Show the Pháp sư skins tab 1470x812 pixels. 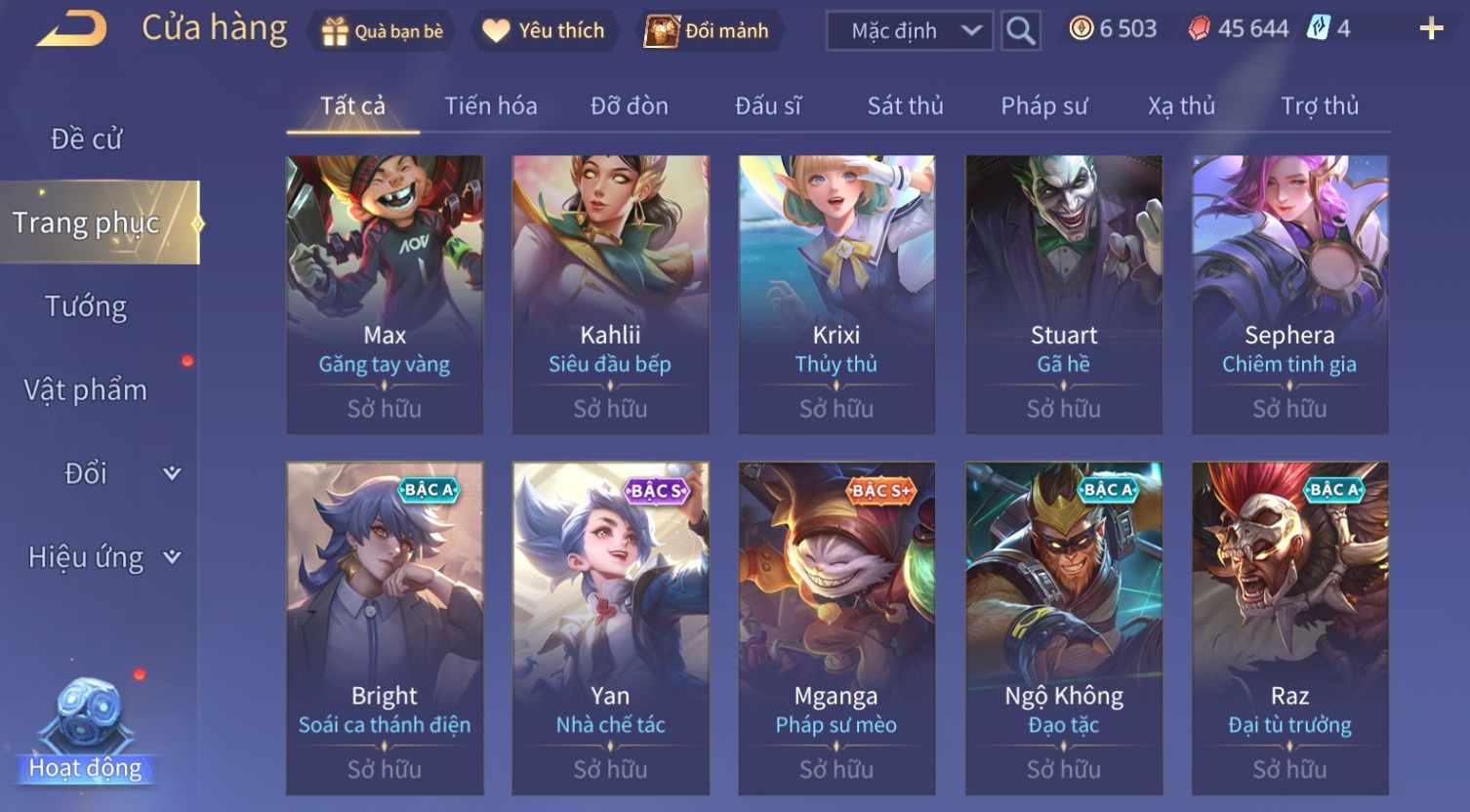(x=1043, y=106)
